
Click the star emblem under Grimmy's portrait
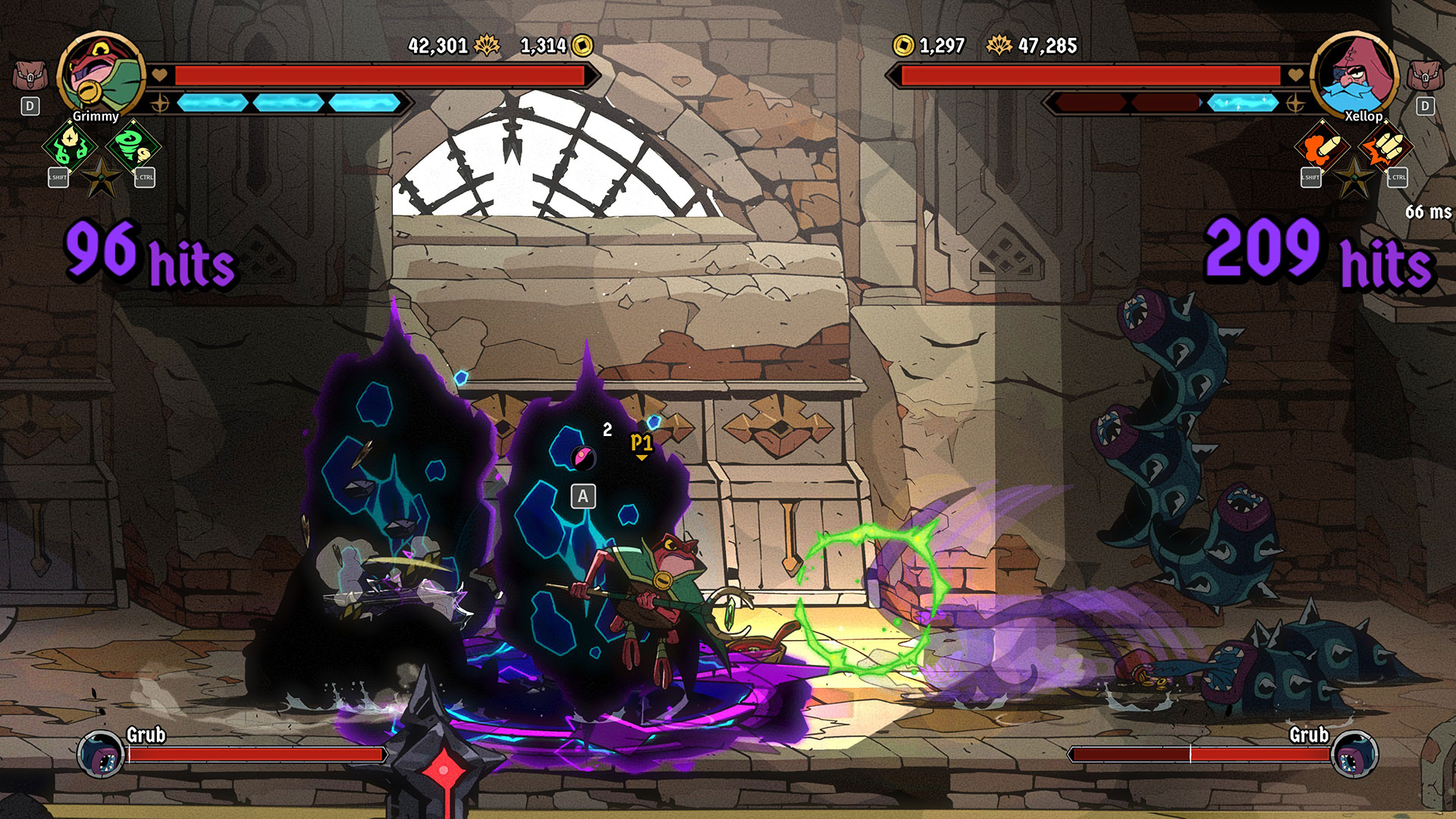102,179
